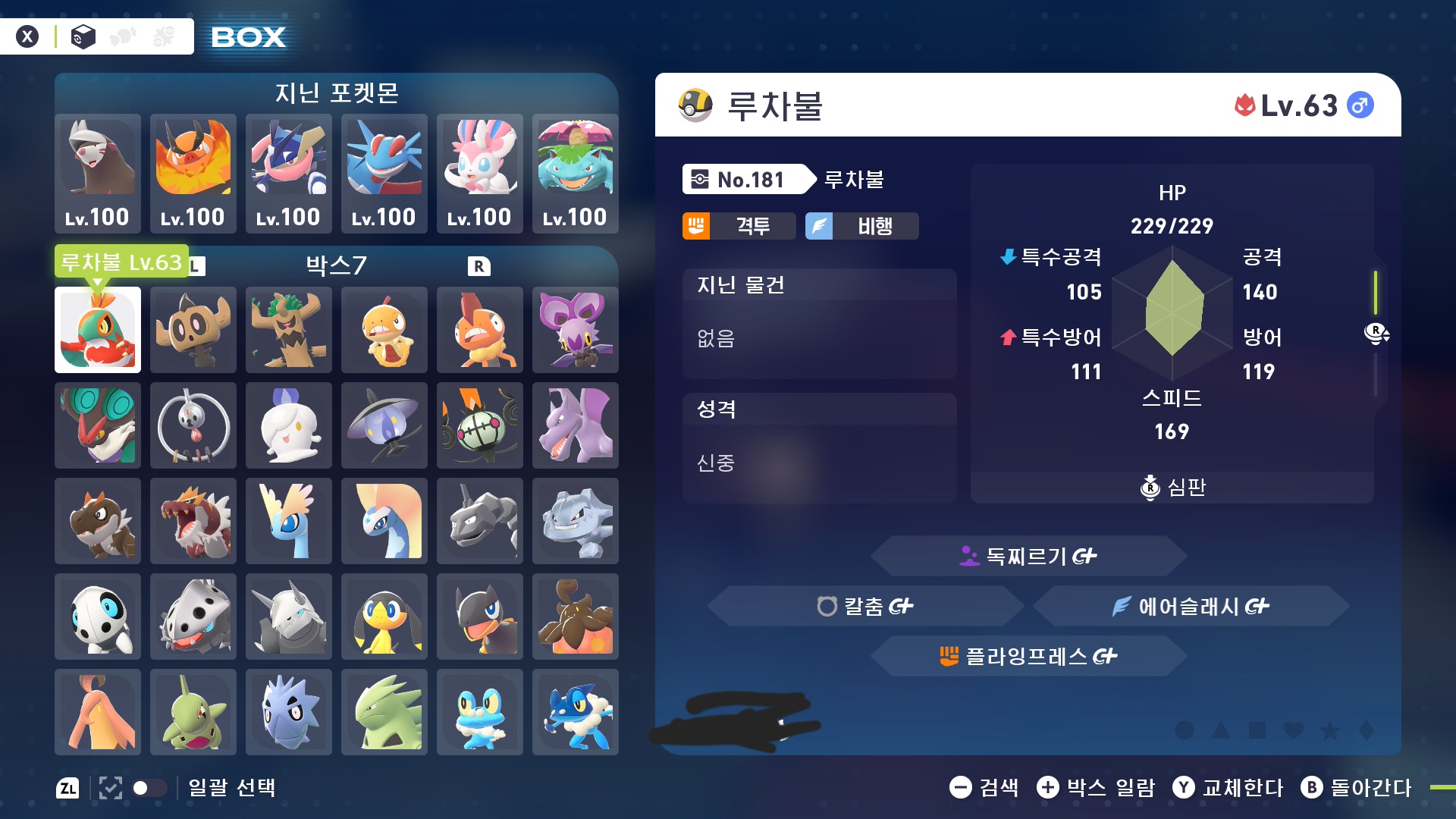Open 검색 search
1456x819 pixels.
pos(986,789)
